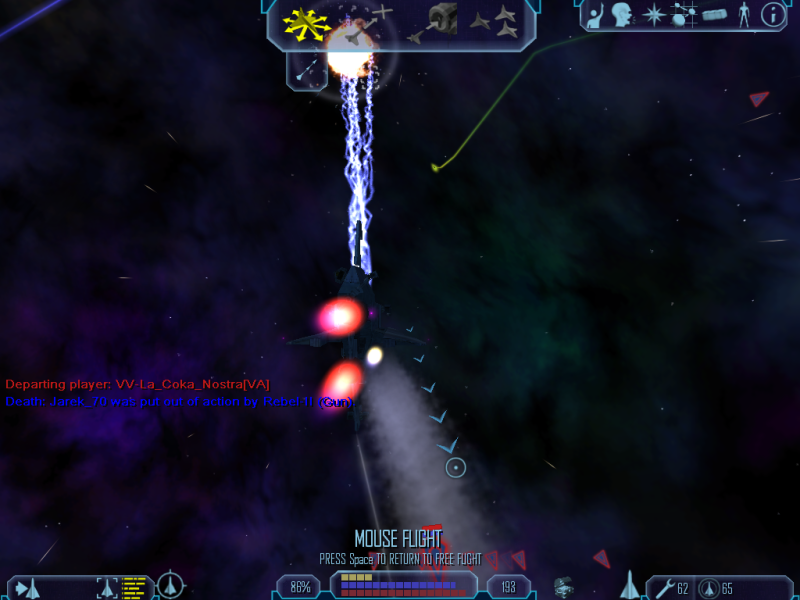The height and width of the screenshot is (600, 800).
Task: Select the circled ship reticle icon
Action: tap(172, 583)
